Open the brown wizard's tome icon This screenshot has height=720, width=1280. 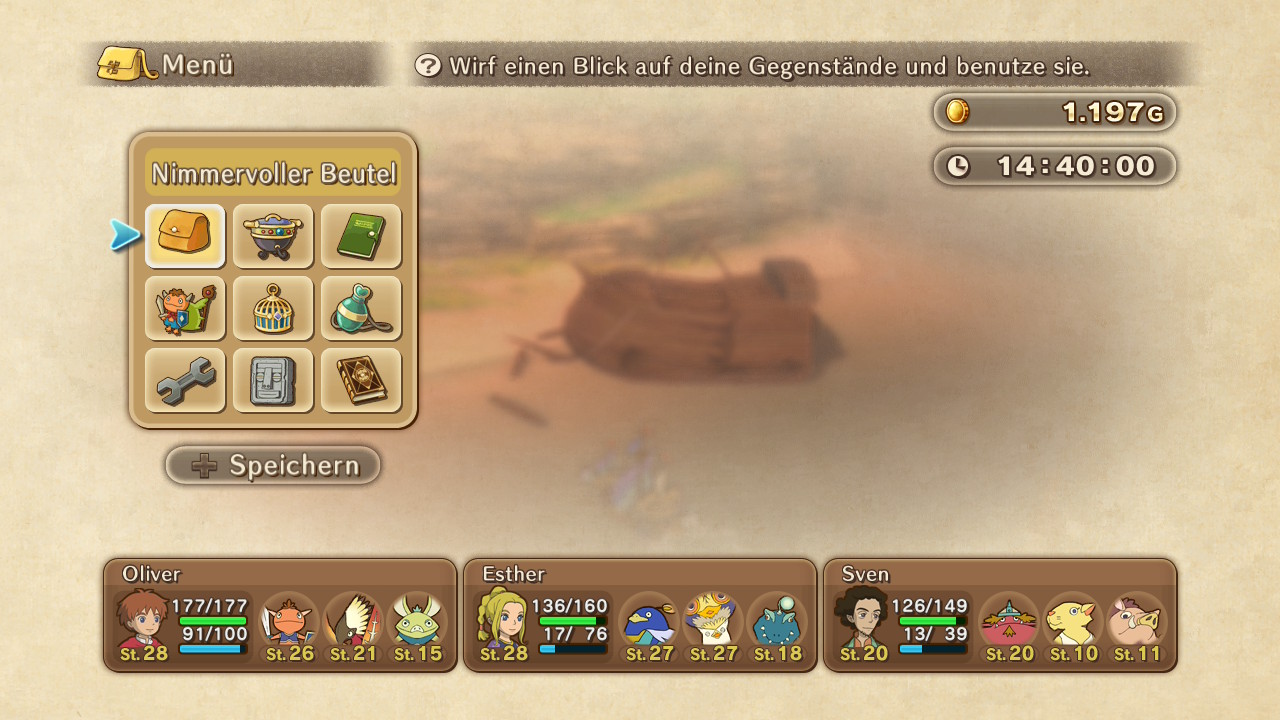(360, 380)
